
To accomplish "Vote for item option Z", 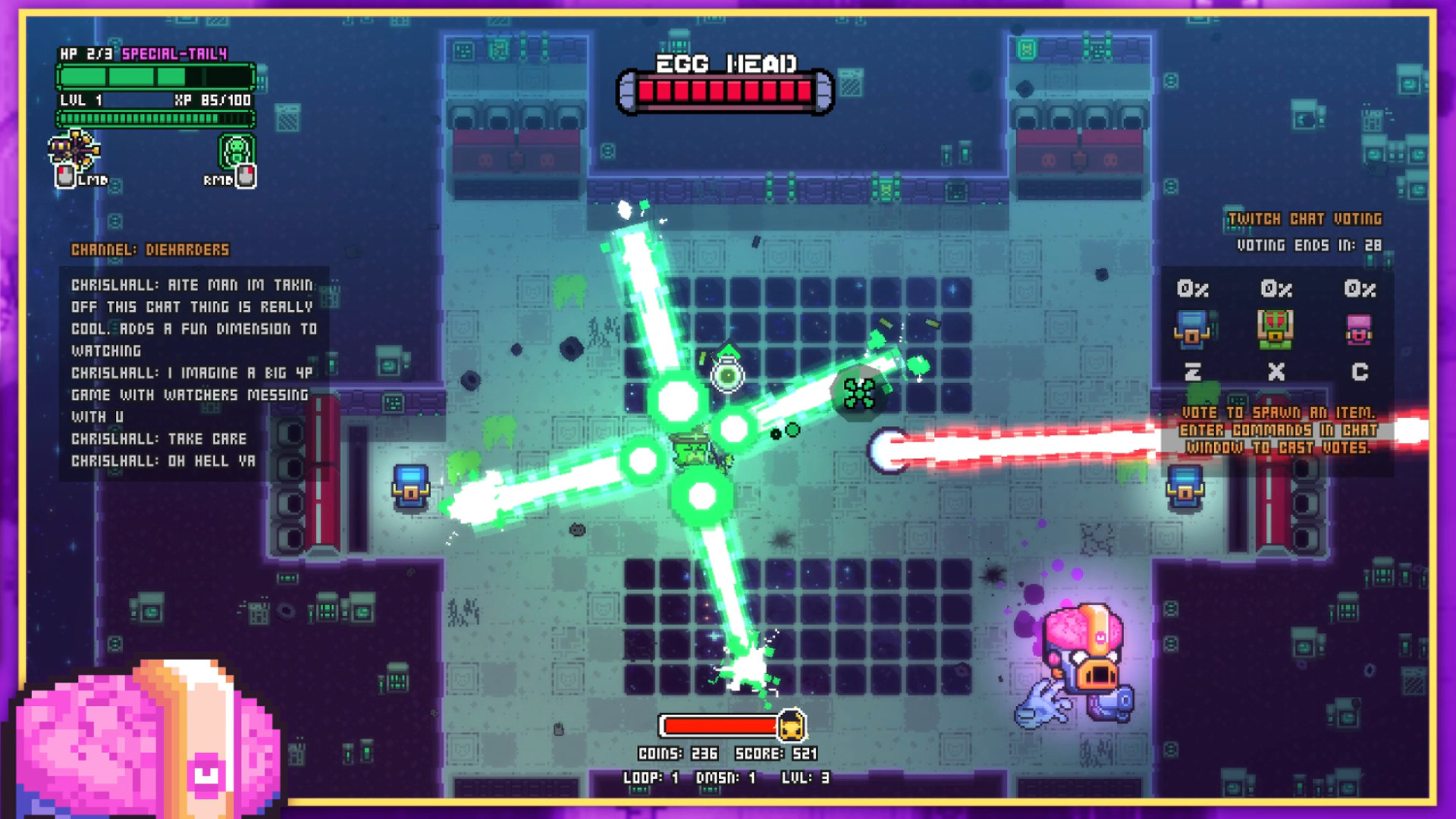I will click(1192, 372).
